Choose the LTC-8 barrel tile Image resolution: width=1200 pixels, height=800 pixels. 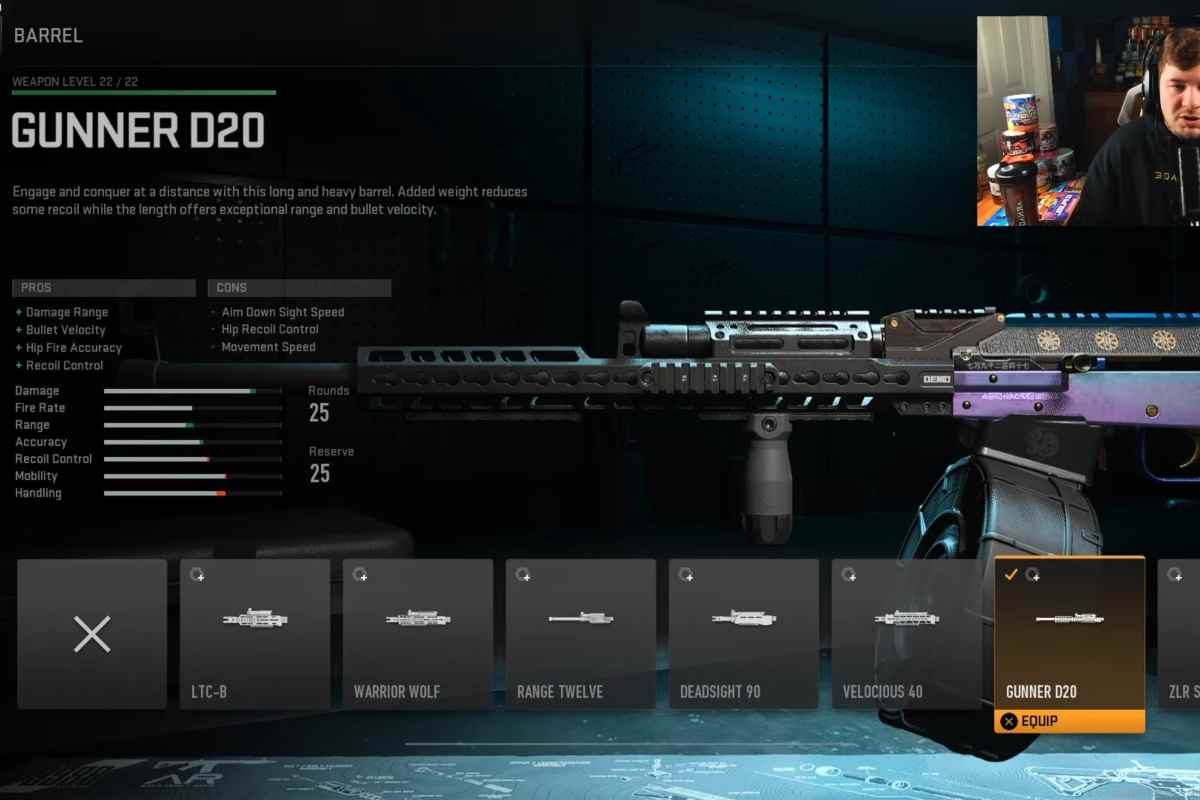255,634
